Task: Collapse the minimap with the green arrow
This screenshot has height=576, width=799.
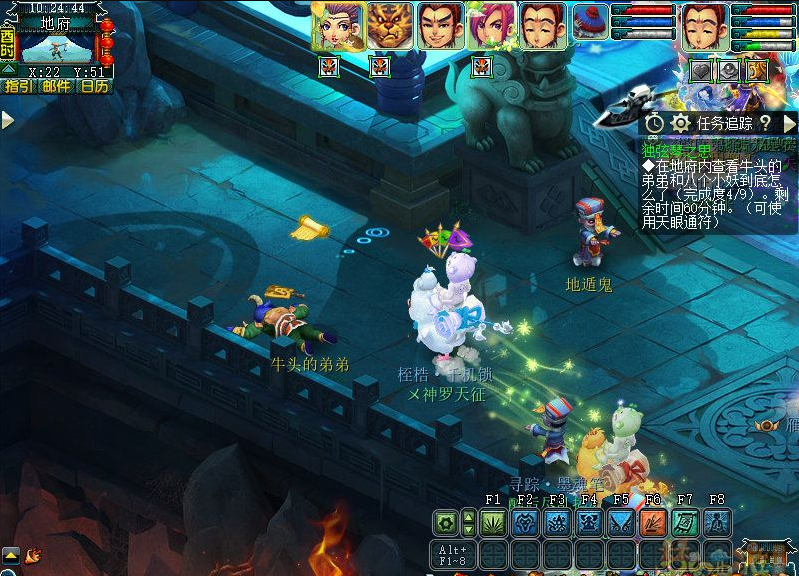Action: pyautogui.click(x=8, y=68)
